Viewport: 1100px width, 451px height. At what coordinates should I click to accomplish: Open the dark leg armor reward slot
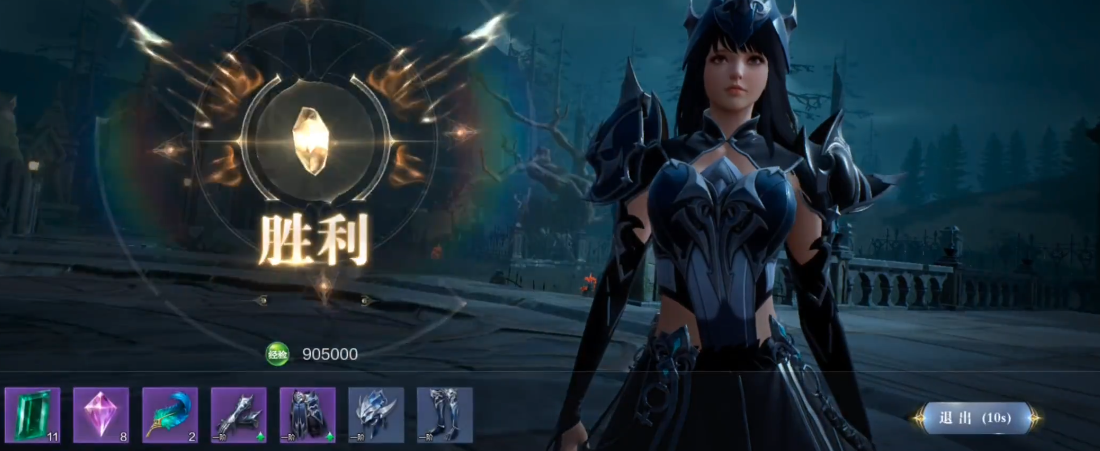click(308, 415)
